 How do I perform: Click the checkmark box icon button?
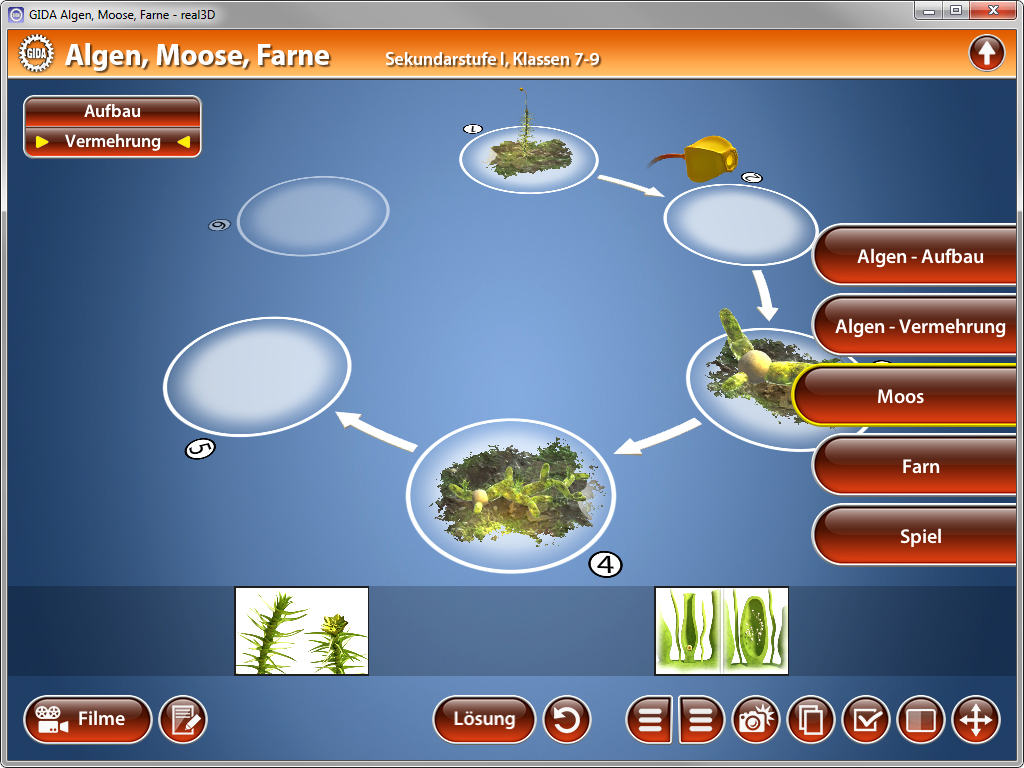click(866, 720)
